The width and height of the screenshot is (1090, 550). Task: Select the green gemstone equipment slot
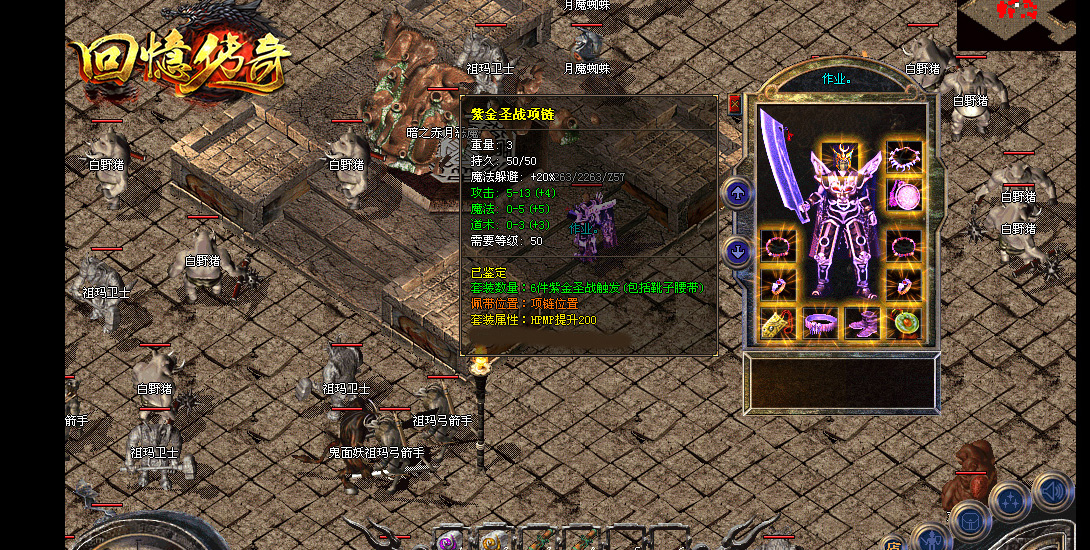[905, 323]
